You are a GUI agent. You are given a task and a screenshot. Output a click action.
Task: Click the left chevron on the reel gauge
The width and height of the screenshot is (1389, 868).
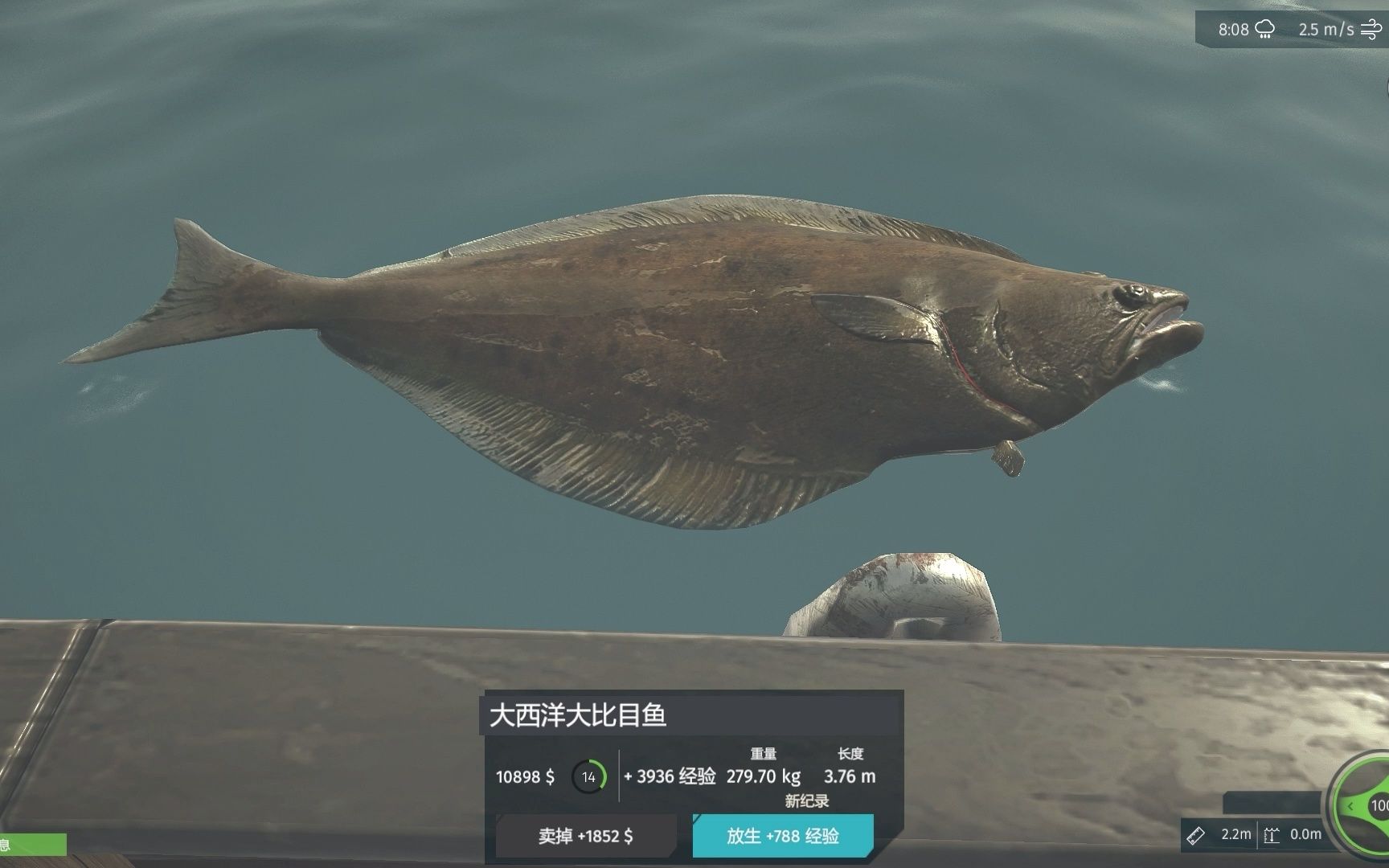pyautogui.click(x=1351, y=805)
